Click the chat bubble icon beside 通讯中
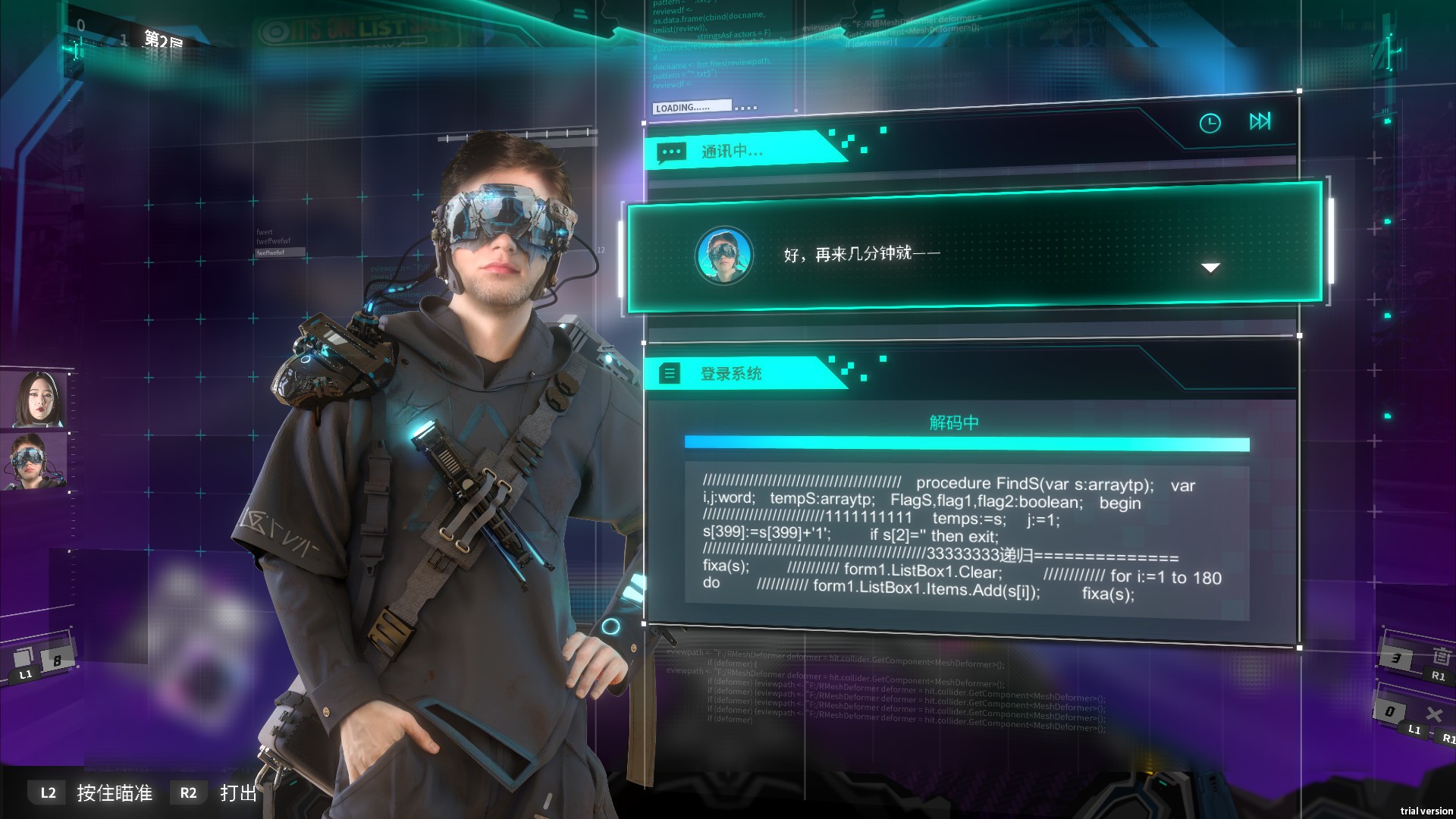Image resolution: width=1456 pixels, height=819 pixels. tap(672, 151)
